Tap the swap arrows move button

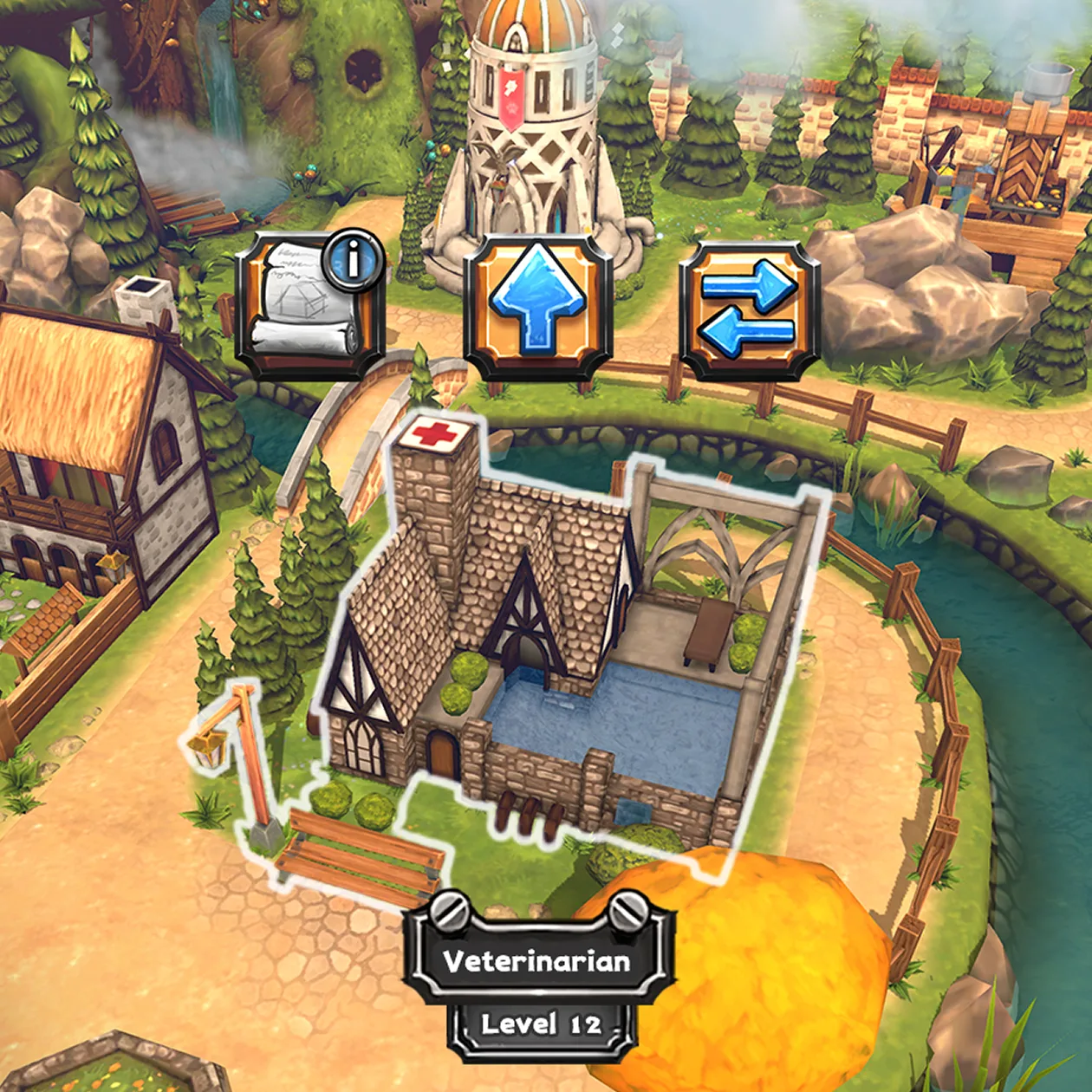tap(750, 308)
